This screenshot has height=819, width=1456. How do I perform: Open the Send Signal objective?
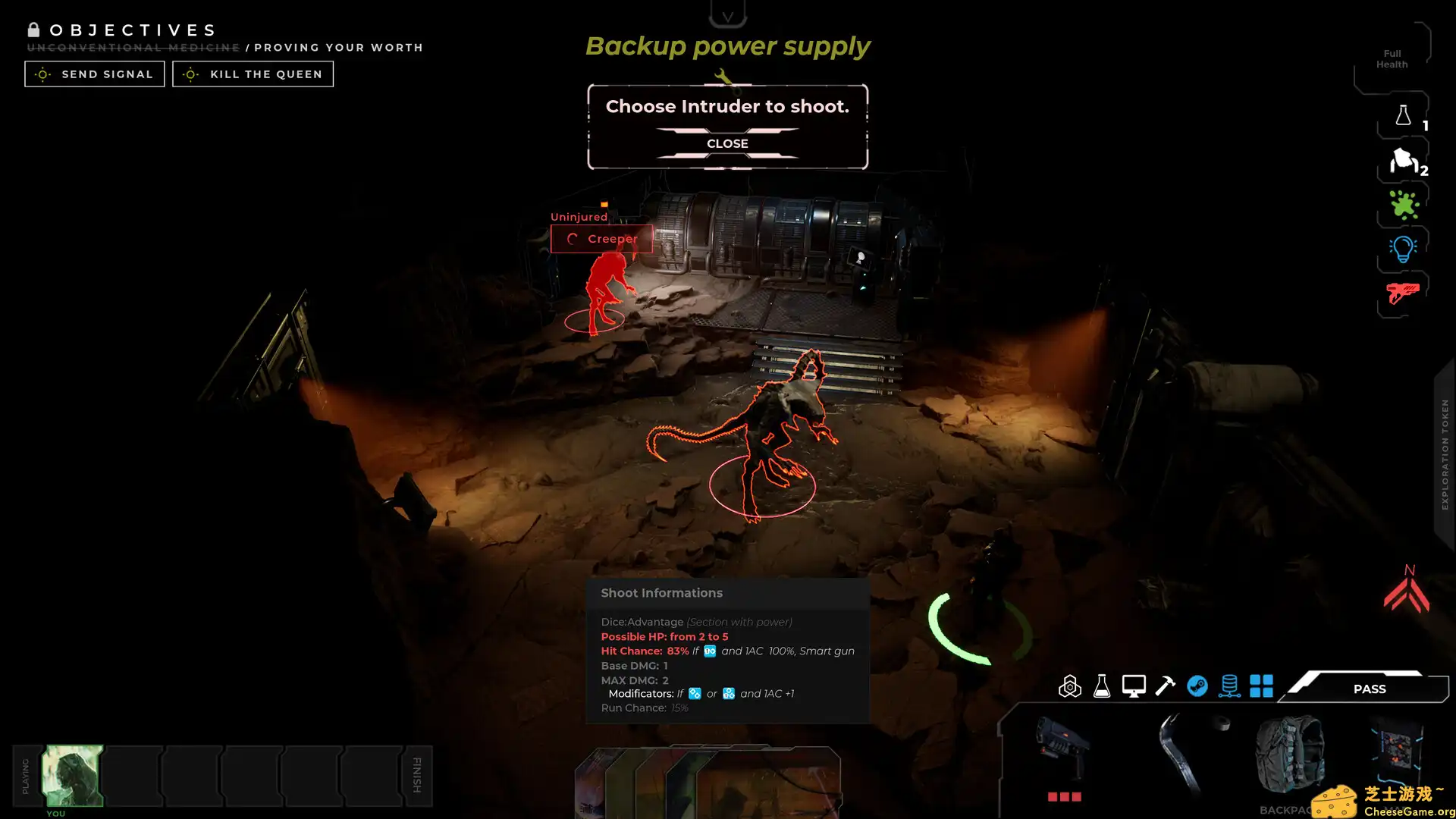95,74
